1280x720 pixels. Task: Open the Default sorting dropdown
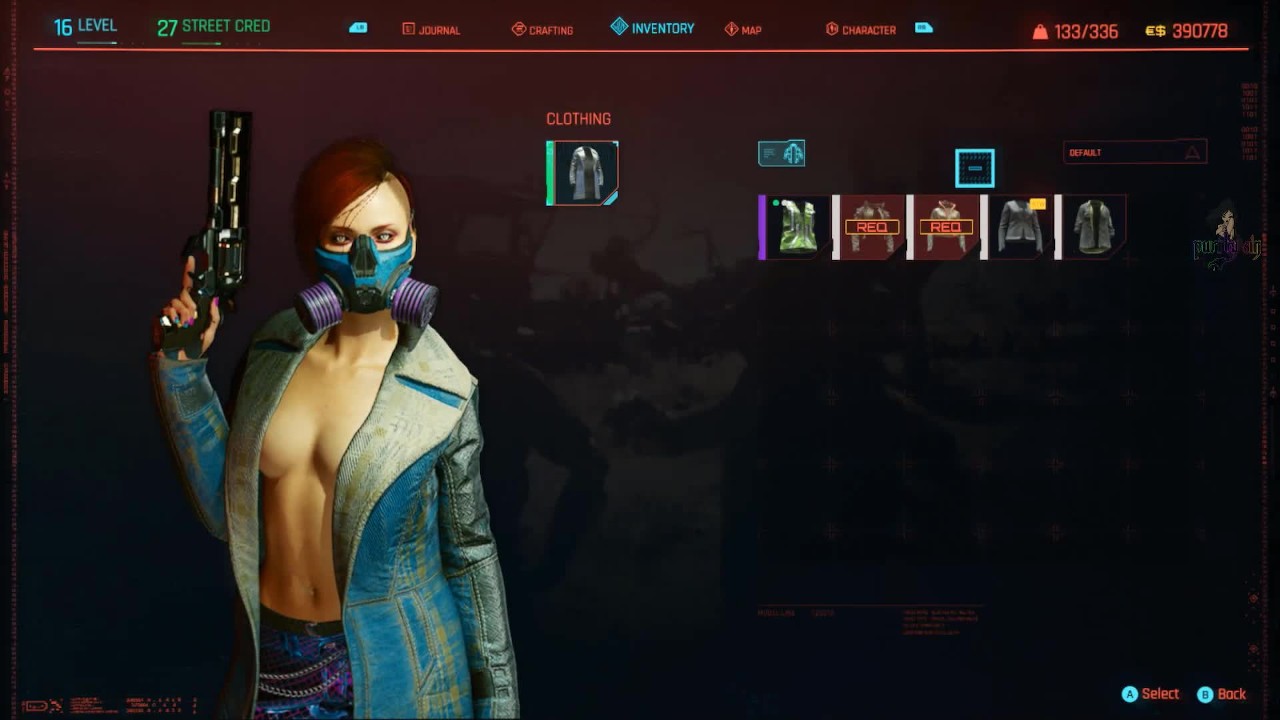click(1134, 152)
